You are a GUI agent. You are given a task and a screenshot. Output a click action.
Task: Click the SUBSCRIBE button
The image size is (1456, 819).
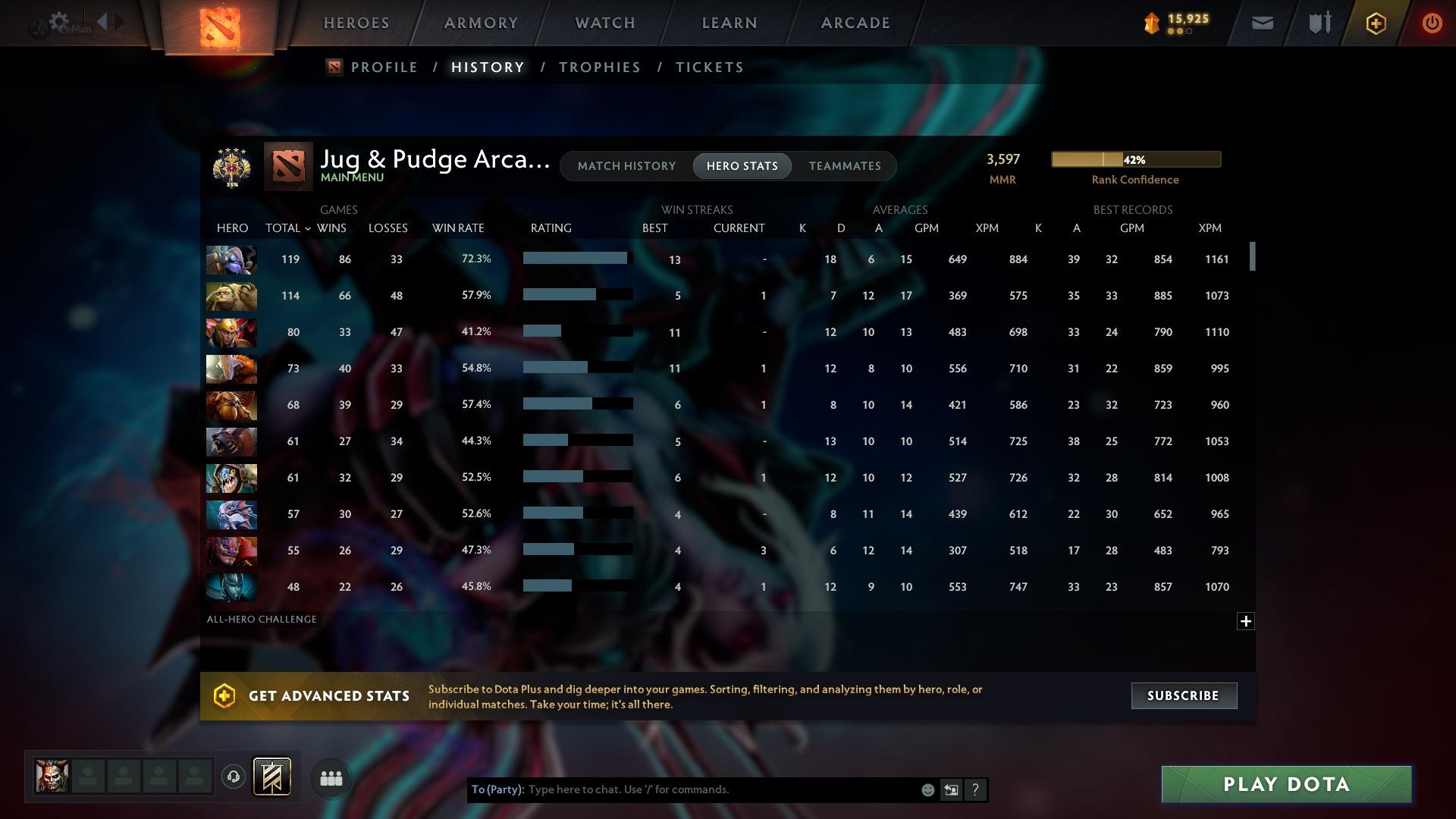1183,695
